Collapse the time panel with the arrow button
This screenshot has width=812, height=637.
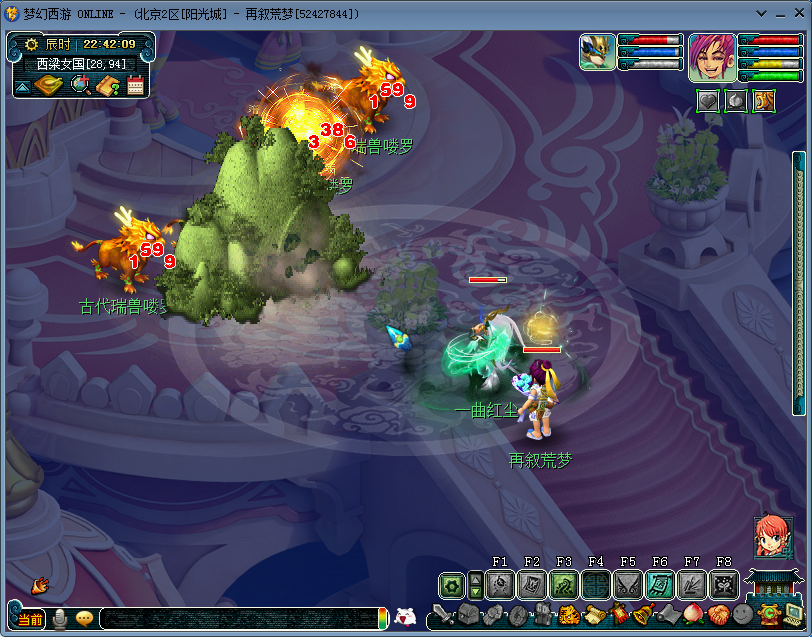point(22,87)
